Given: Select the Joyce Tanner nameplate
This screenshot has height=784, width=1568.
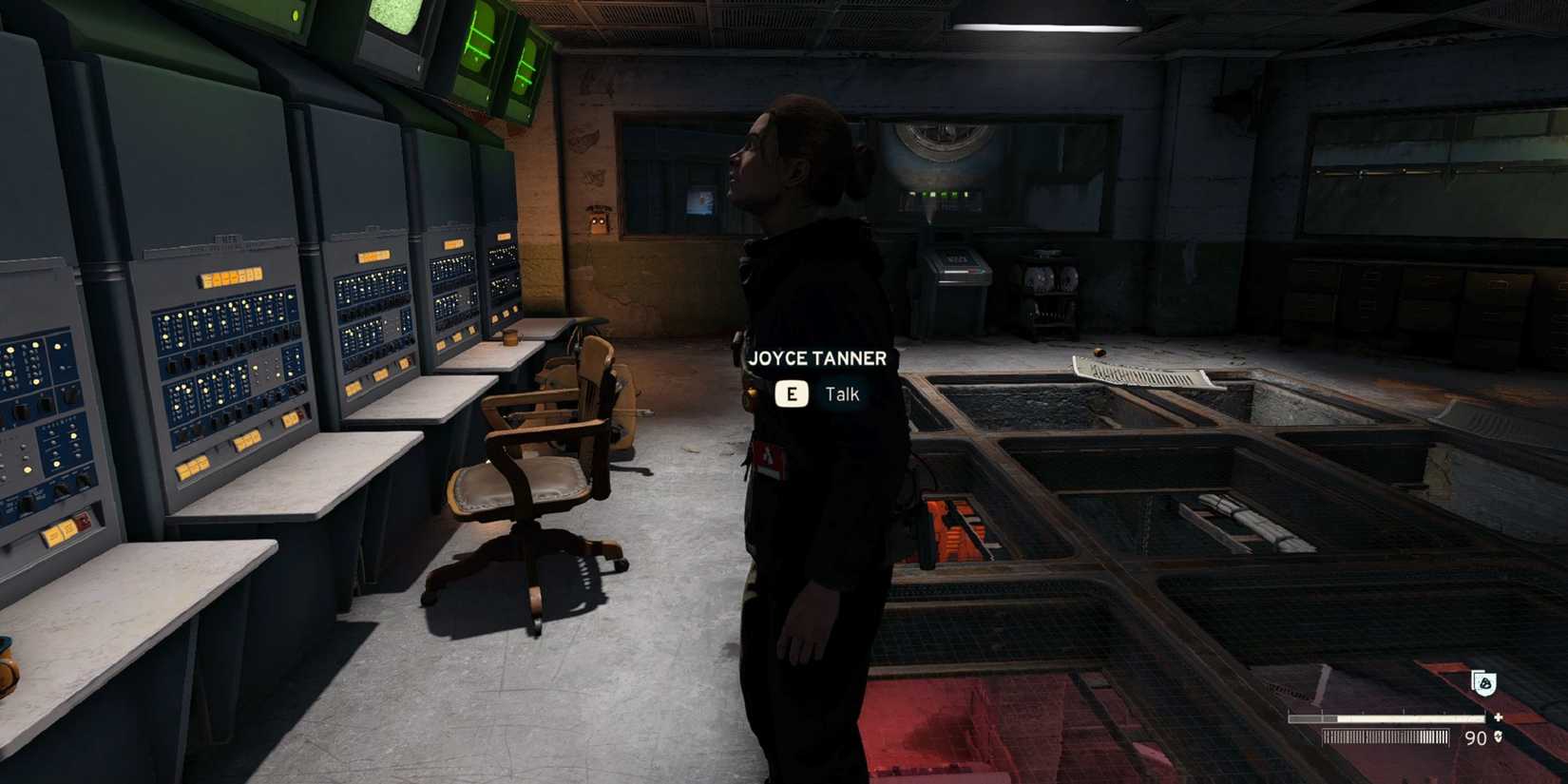Looking at the screenshot, I should [x=817, y=359].
